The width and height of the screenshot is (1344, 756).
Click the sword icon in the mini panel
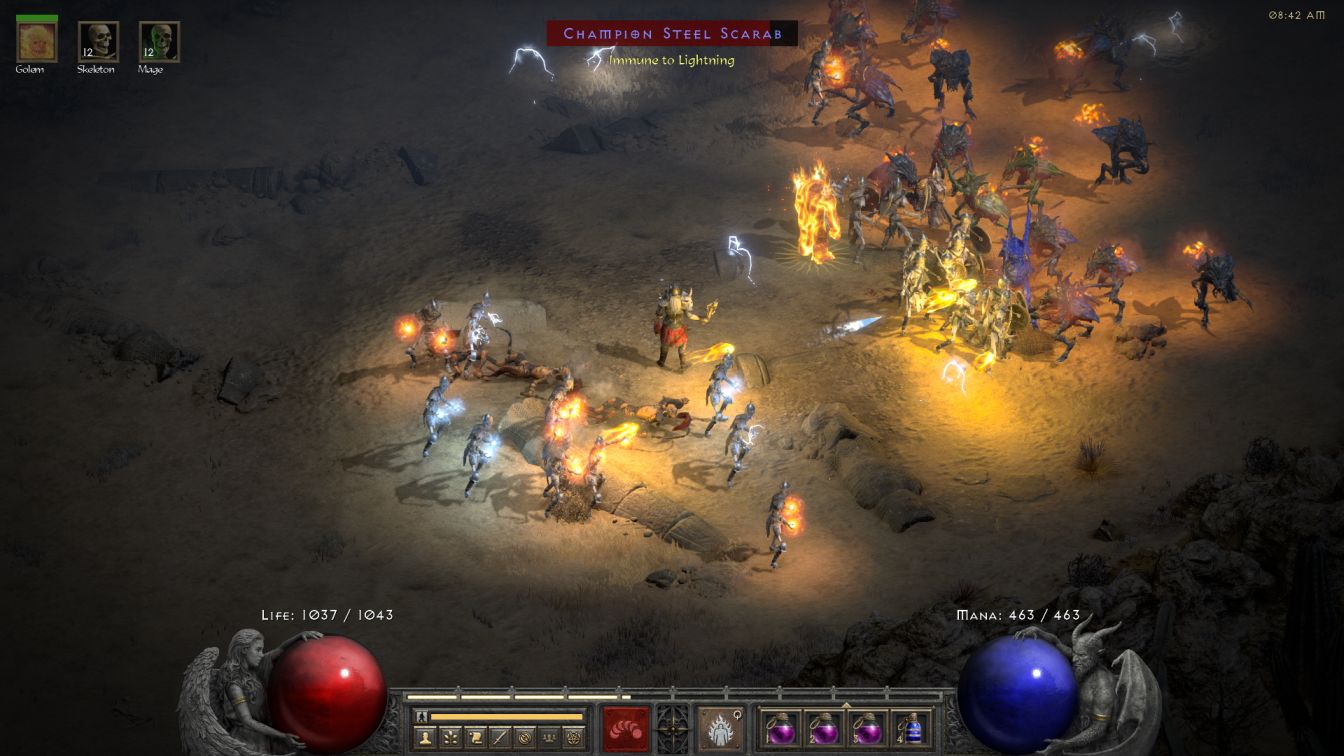coord(501,738)
